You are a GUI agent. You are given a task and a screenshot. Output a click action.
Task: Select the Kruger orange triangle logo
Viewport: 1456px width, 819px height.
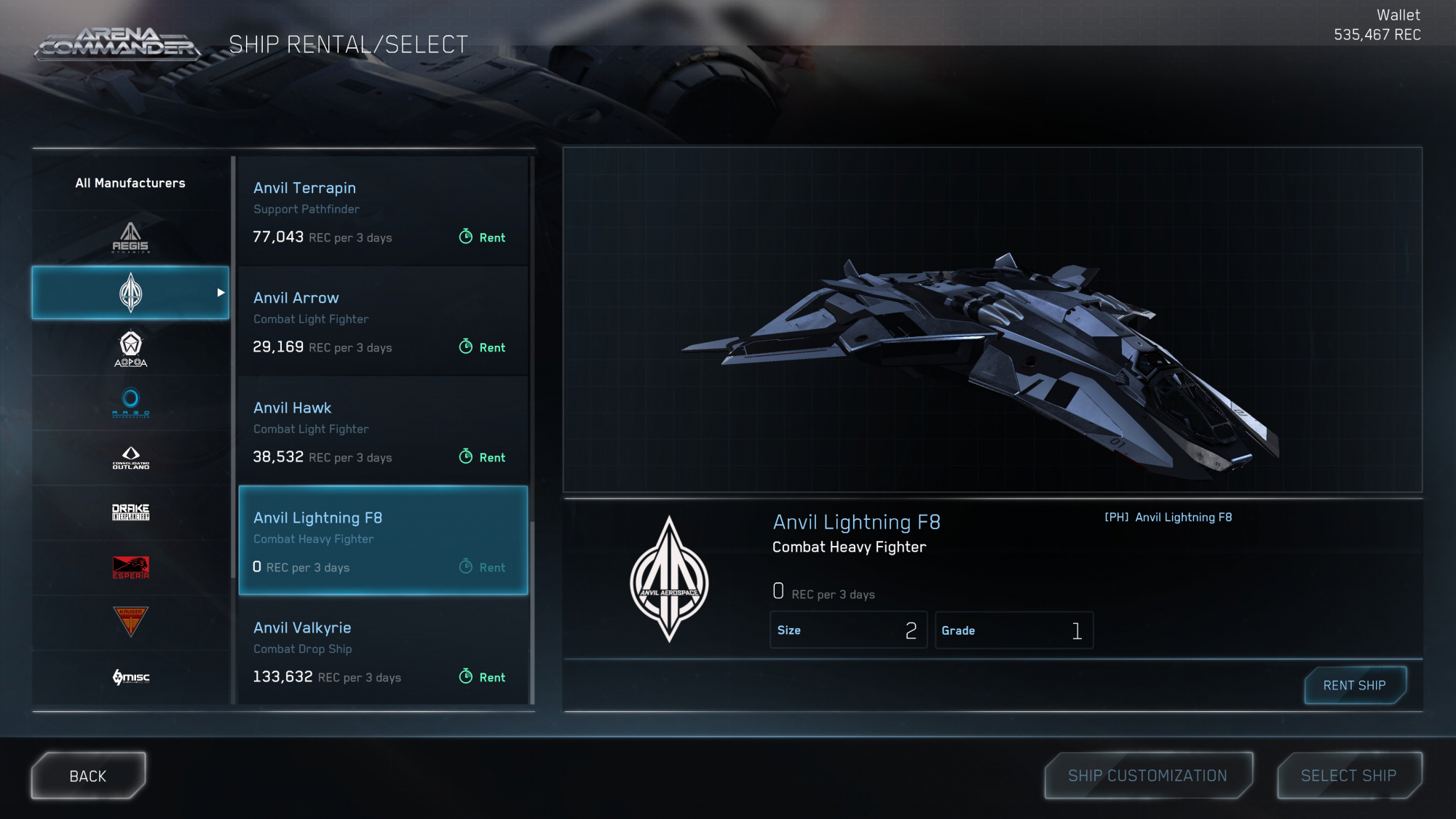coord(130,622)
